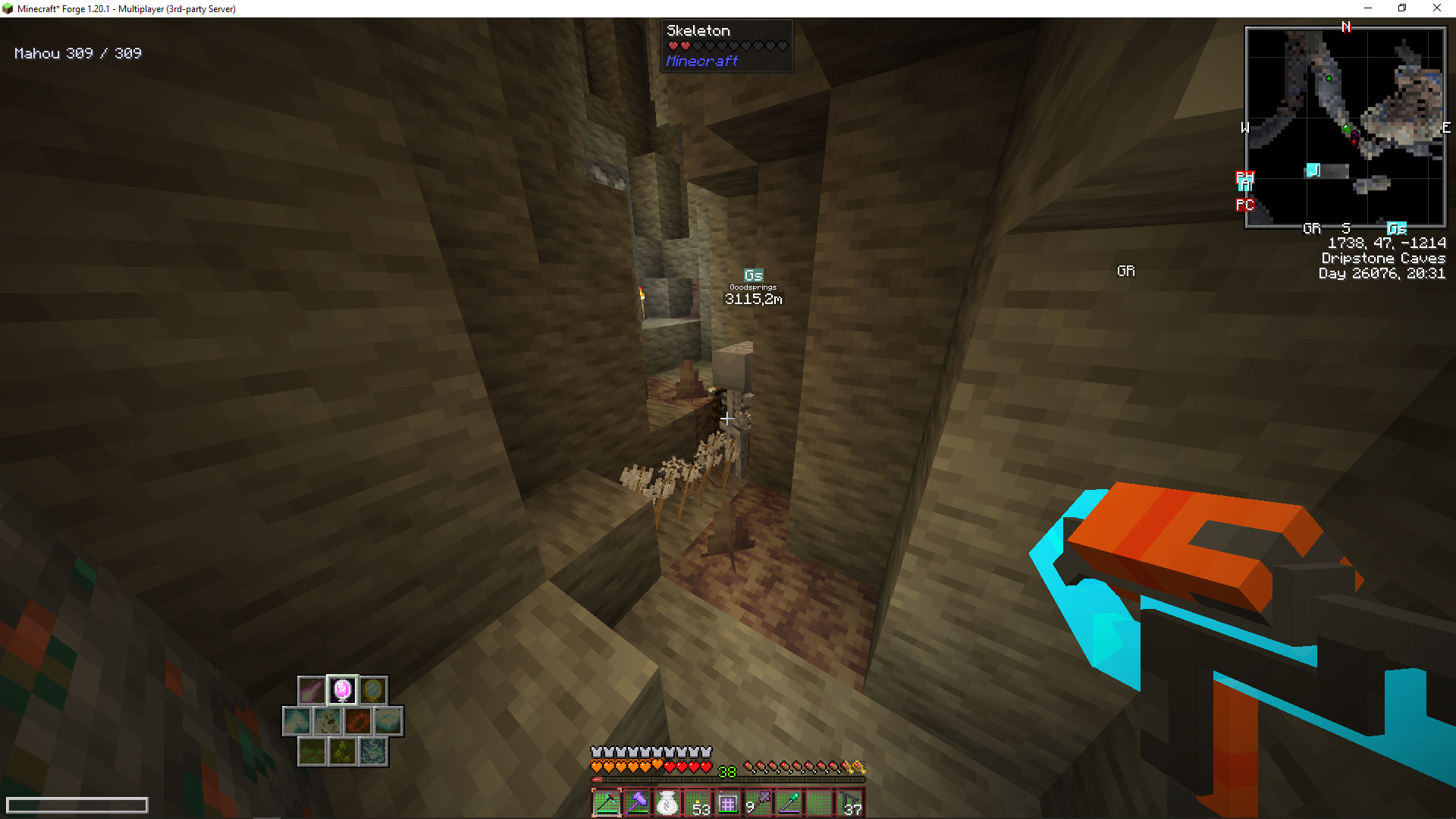Activate the pink orb spell icon

click(342, 690)
